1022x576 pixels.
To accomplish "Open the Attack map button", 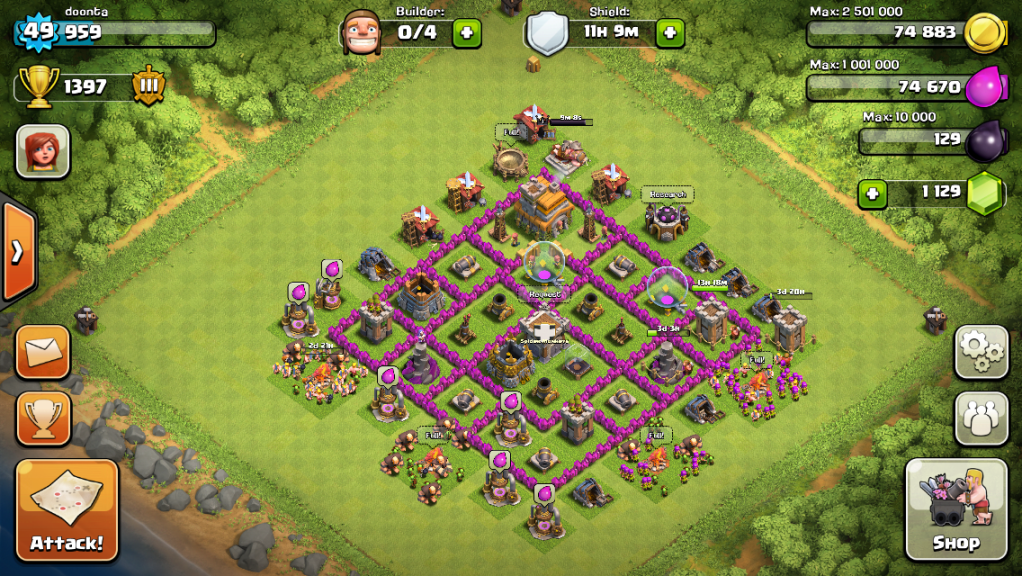I will pos(67,509).
